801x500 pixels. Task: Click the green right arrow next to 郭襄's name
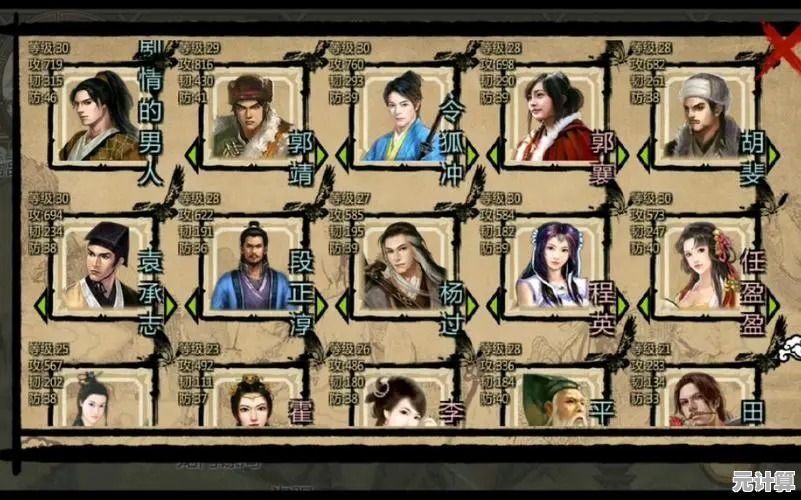click(x=621, y=156)
